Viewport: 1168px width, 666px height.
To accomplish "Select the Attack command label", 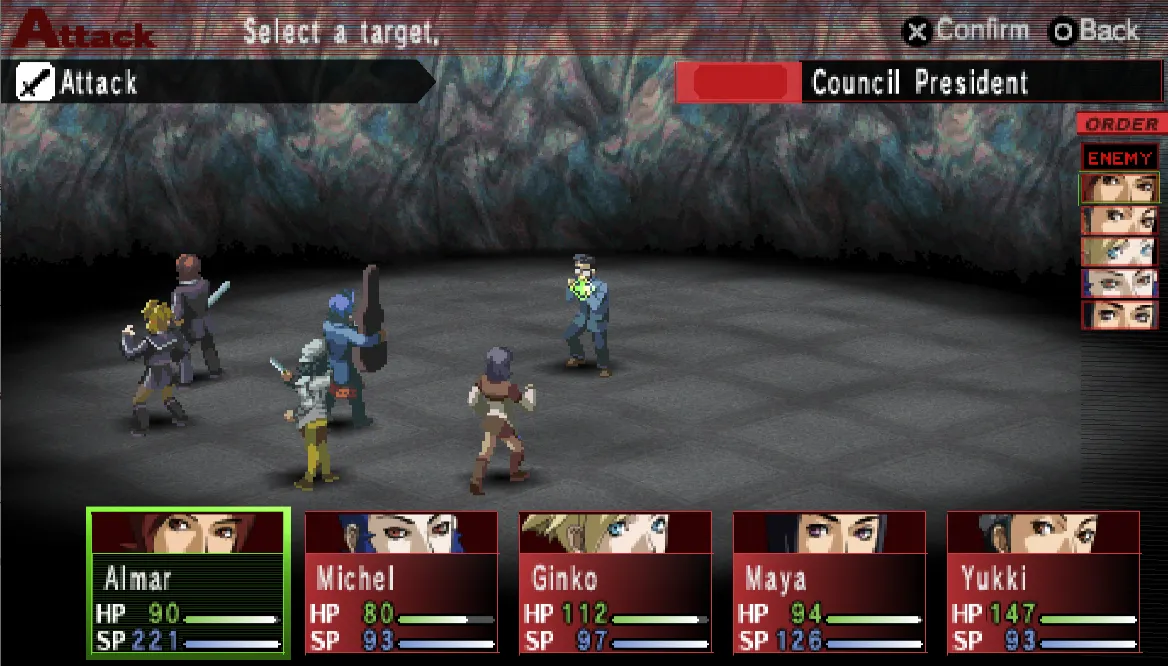I will click(x=98, y=83).
